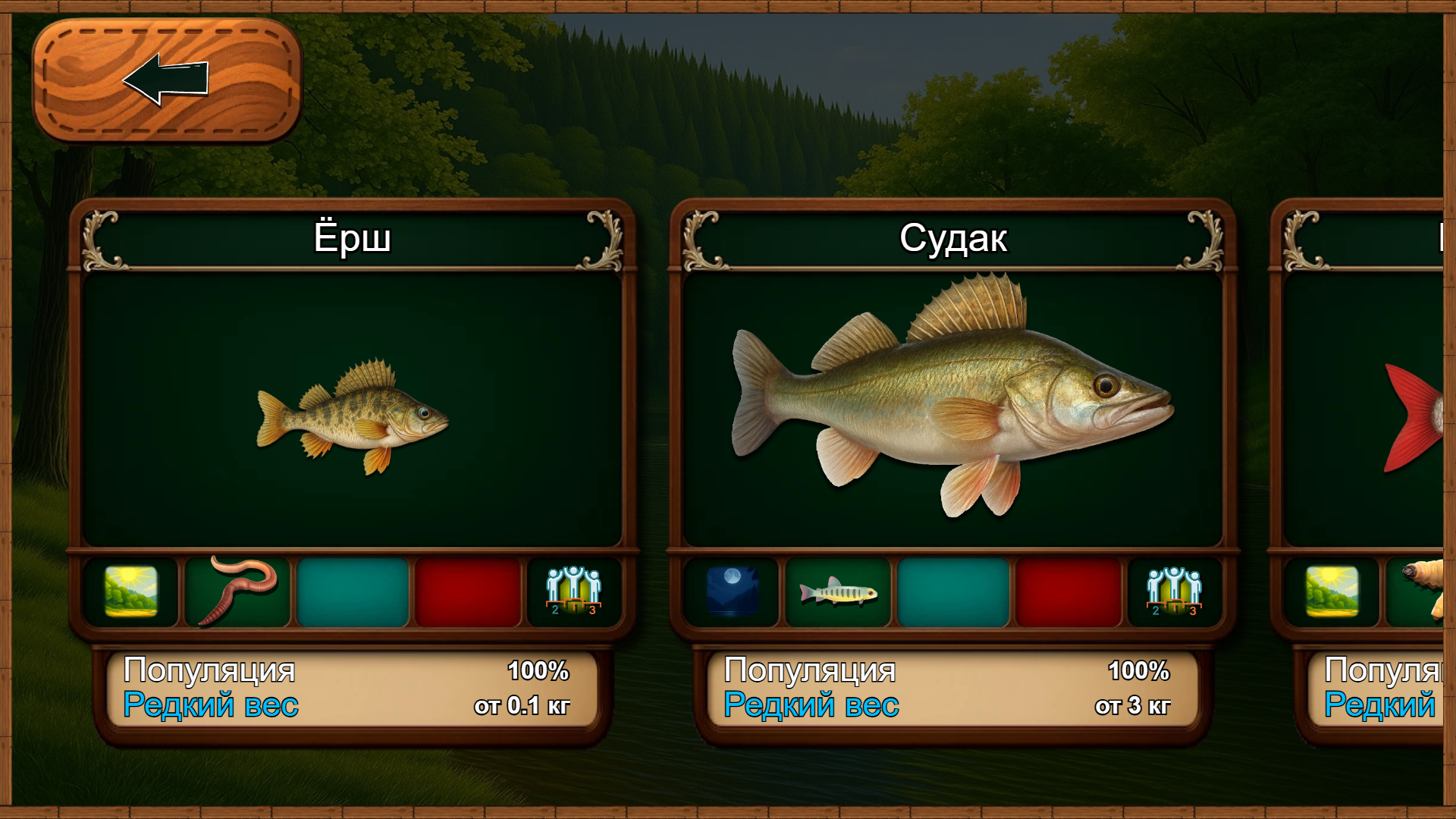The height and width of the screenshot is (819, 1456).
Task: Open the Ёрш population info panel
Action: point(352,689)
